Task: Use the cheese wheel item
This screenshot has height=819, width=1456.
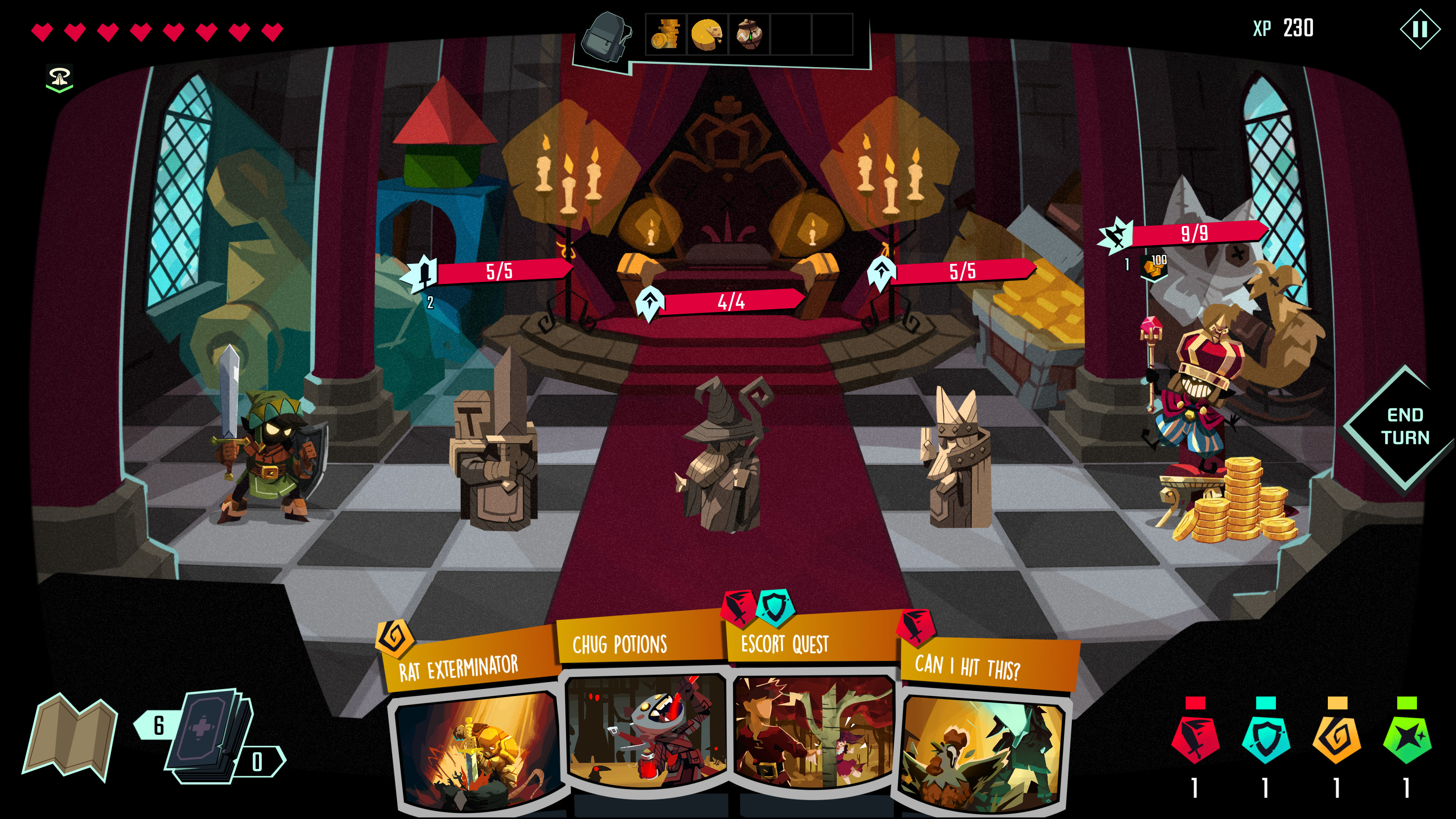Action: pyautogui.click(x=707, y=35)
